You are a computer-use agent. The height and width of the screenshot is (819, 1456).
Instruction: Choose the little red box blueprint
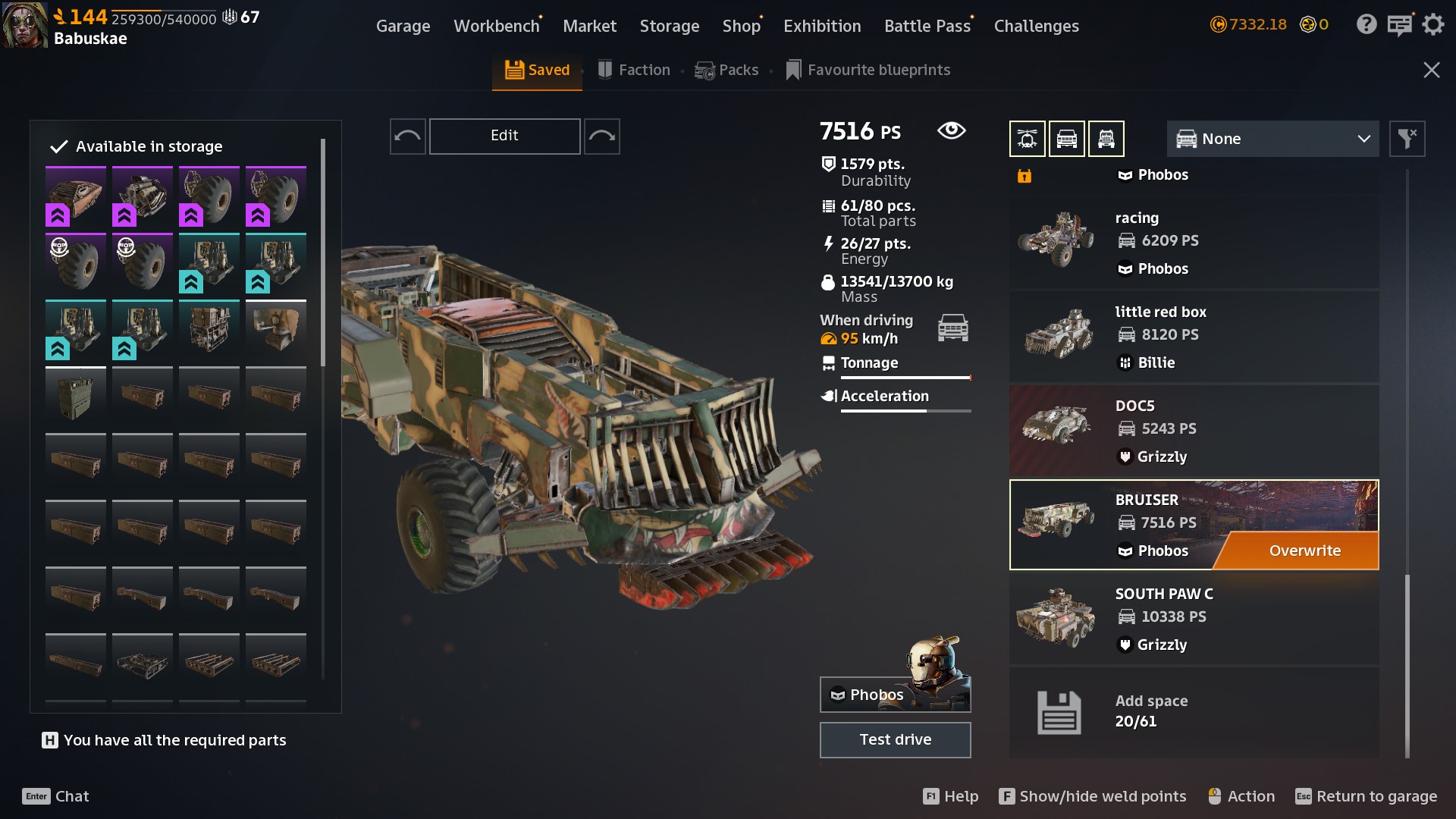1193,337
